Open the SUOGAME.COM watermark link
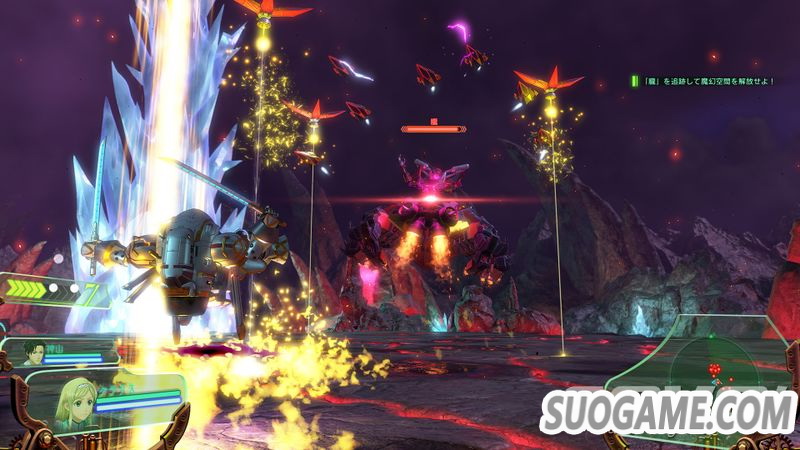This screenshot has height=450, width=800. (666, 411)
